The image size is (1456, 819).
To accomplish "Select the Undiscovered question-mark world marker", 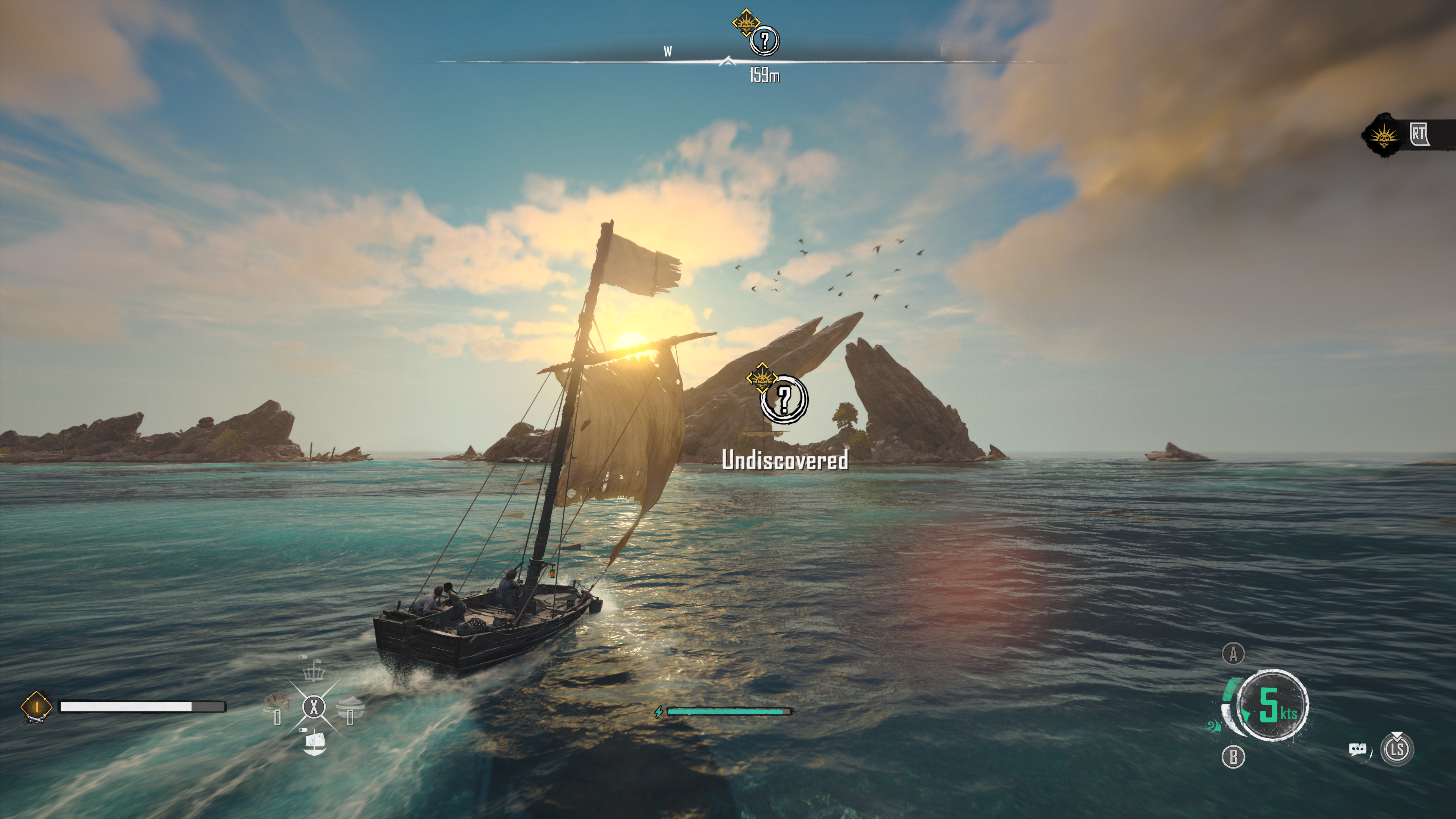I will click(x=784, y=400).
